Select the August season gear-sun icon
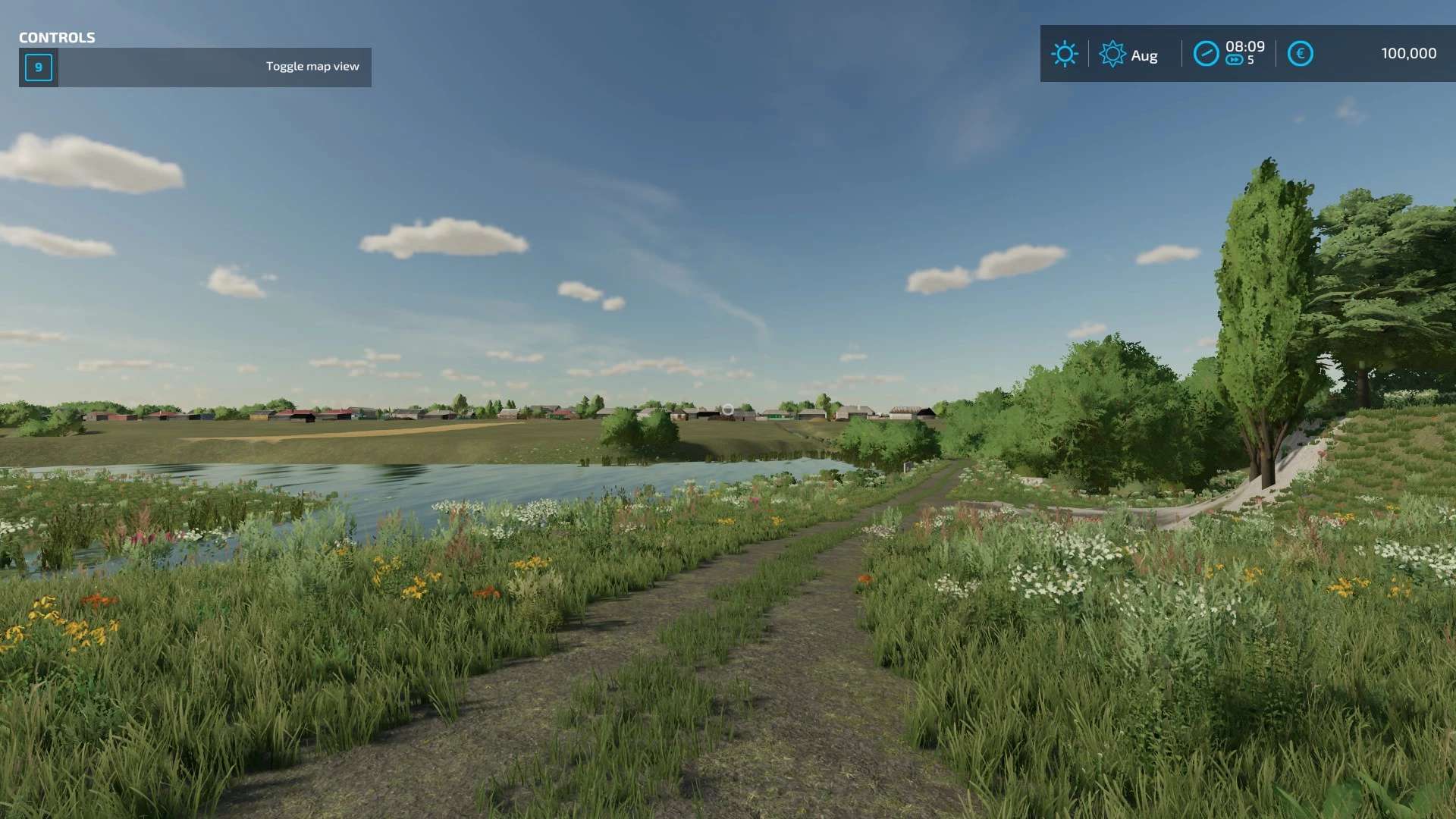This screenshot has width=1456, height=819. click(1112, 54)
